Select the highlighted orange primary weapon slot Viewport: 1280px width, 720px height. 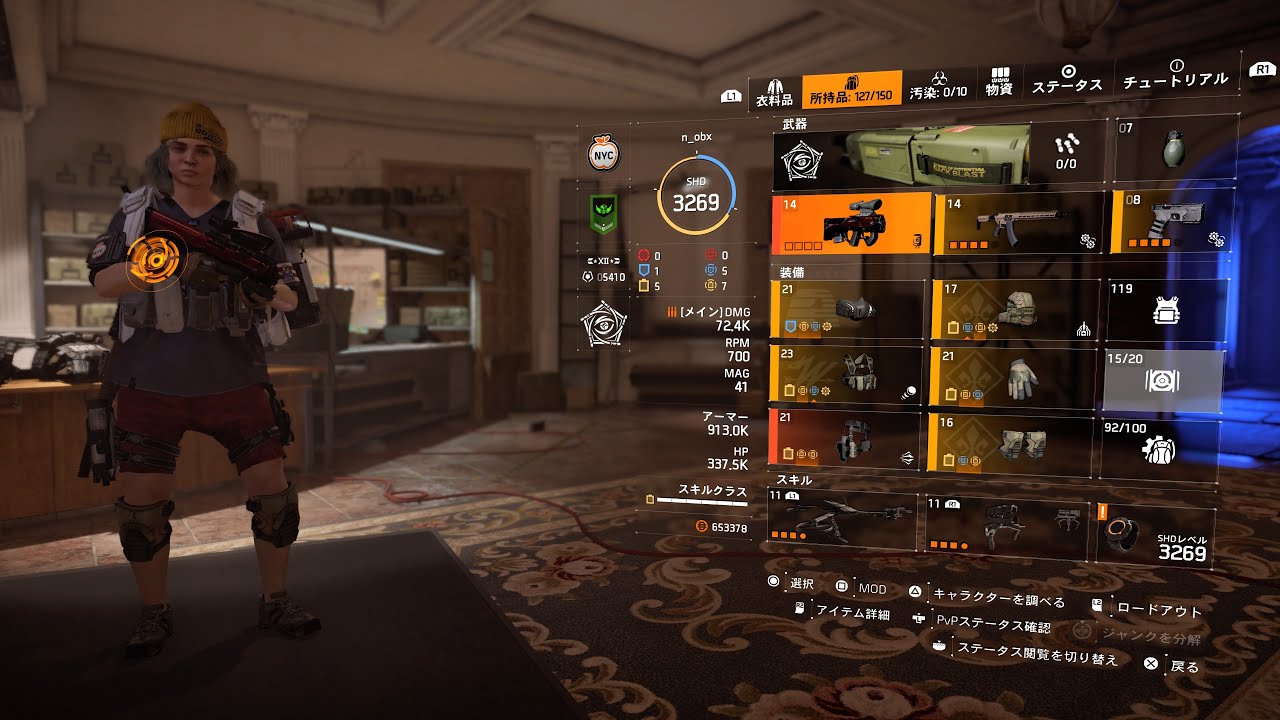coord(851,225)
